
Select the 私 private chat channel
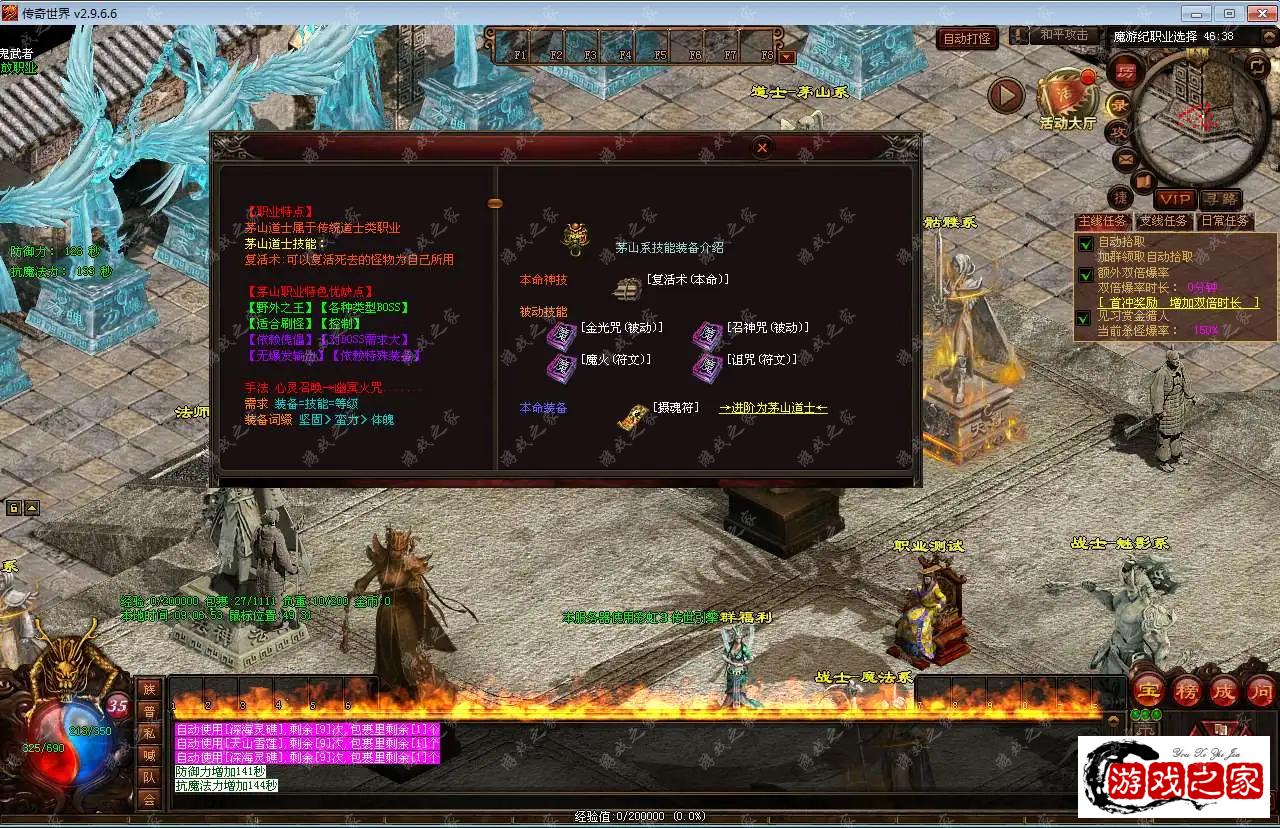149,732
